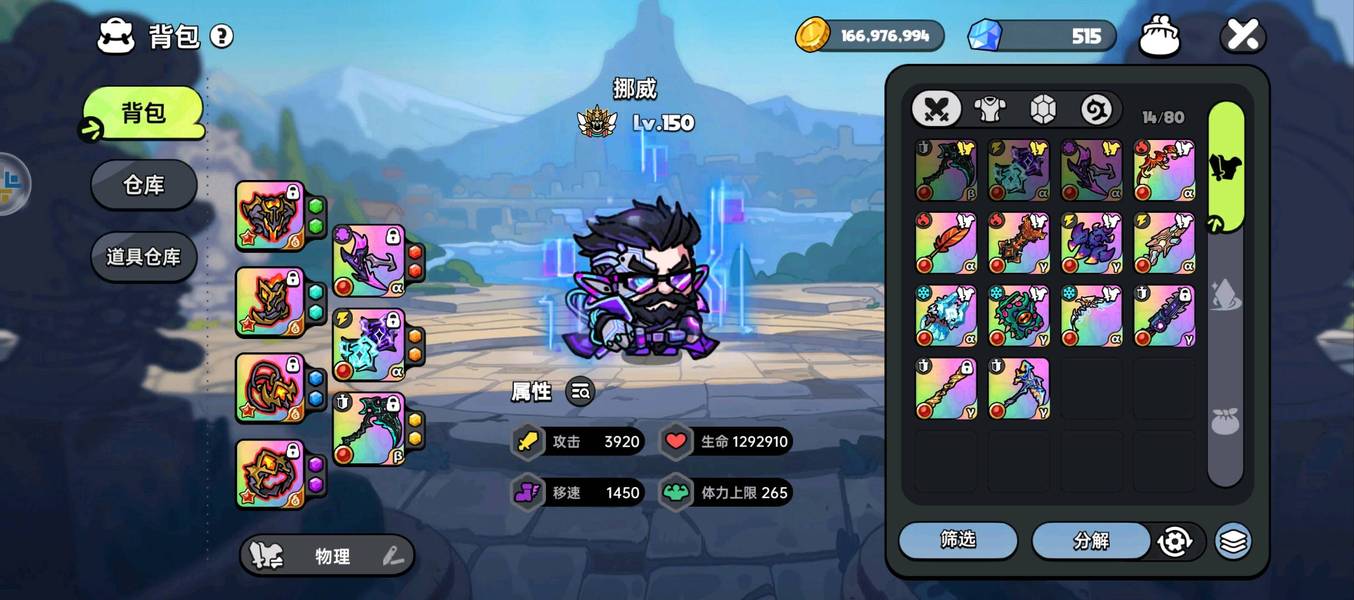Image resolution: width=1354 pixels, height=600 pixels.
Task: Toggle the stacked layers view button
Action: point(1234,541)
